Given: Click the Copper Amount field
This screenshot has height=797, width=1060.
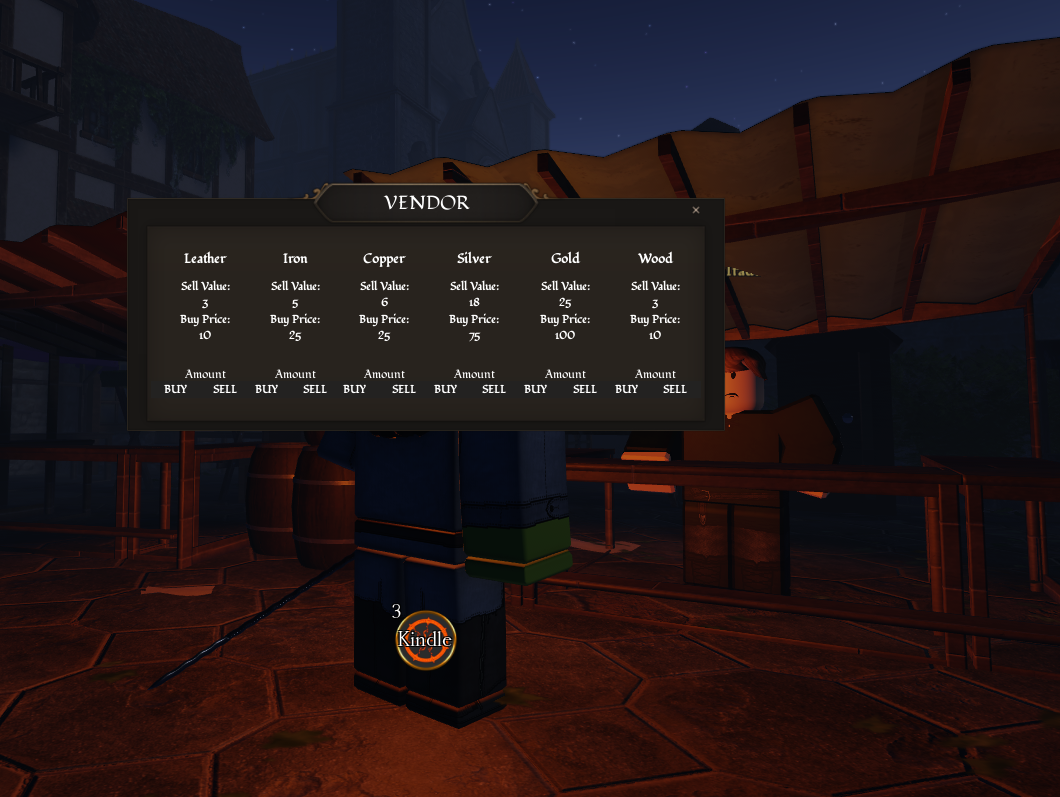Looking at the screenshot, I should pyautogui.click(x=384, y=374).
